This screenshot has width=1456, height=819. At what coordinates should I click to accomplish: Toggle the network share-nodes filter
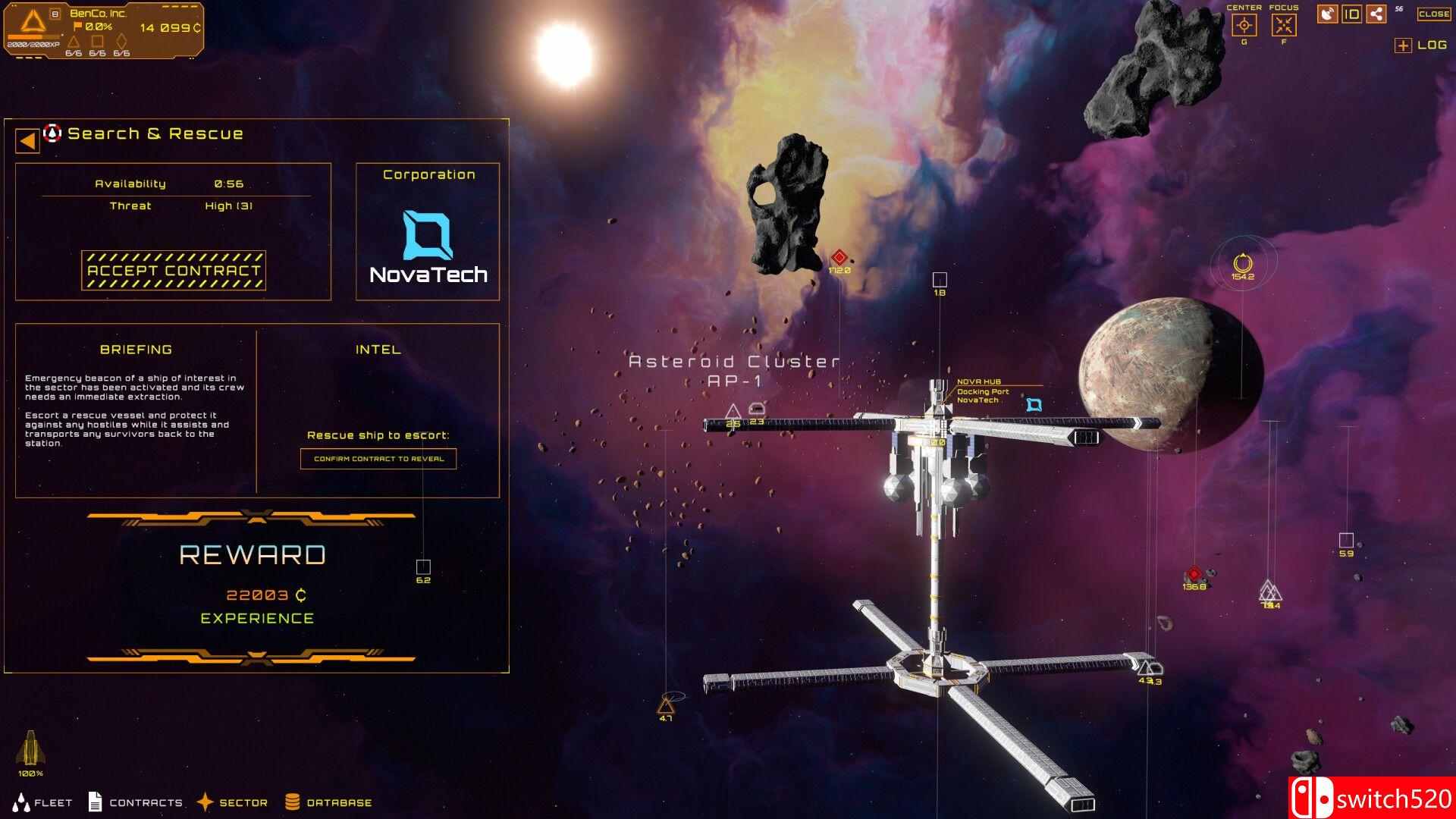(x=1376, y=14)
